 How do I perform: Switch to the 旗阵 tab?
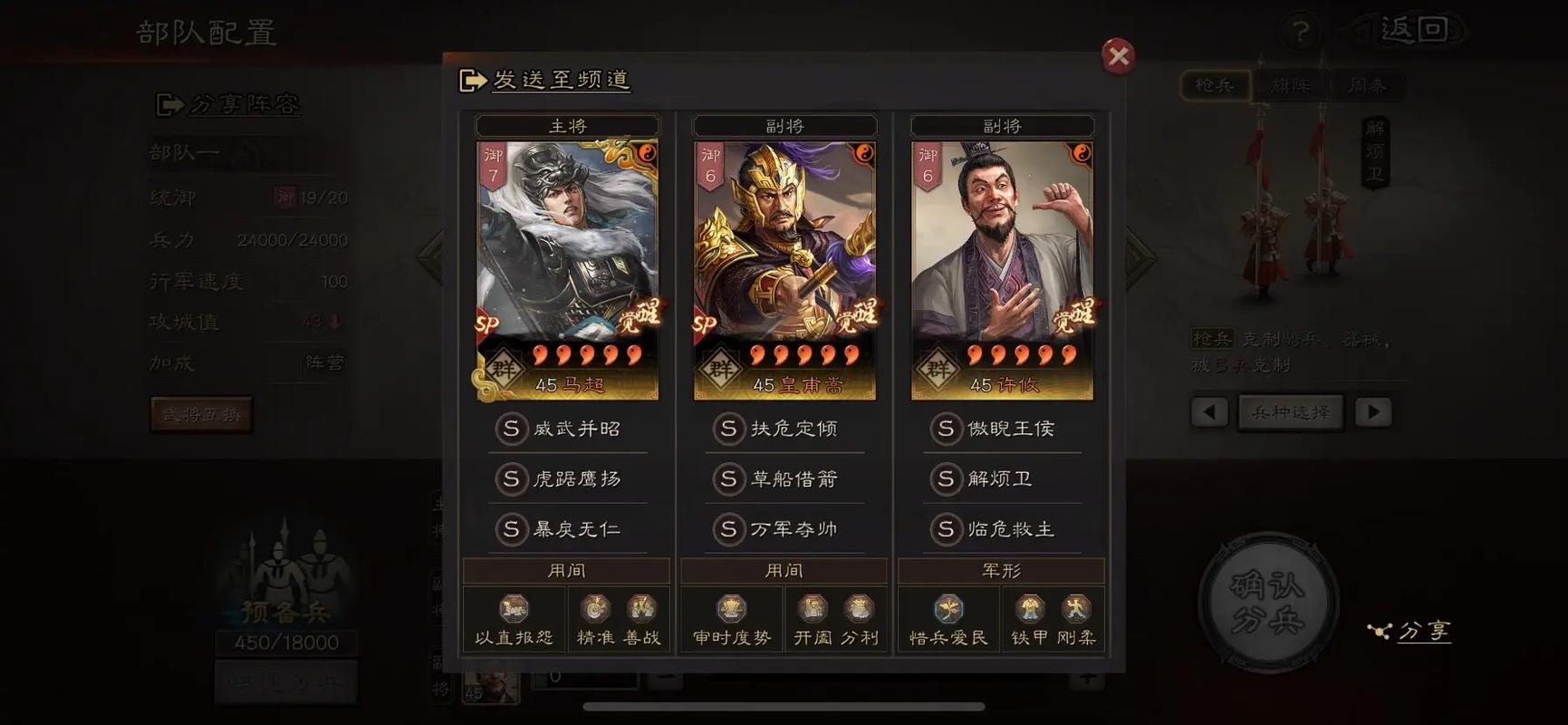[x=1291, y=86]
